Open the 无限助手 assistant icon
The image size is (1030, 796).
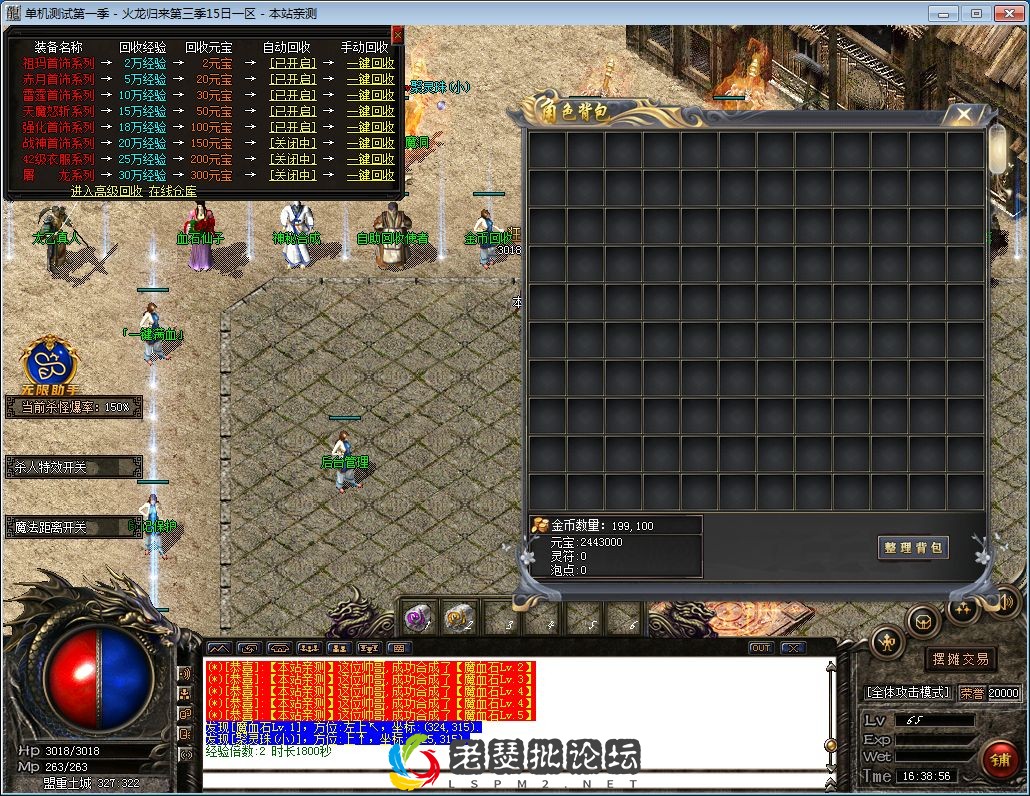pos(50,362)
